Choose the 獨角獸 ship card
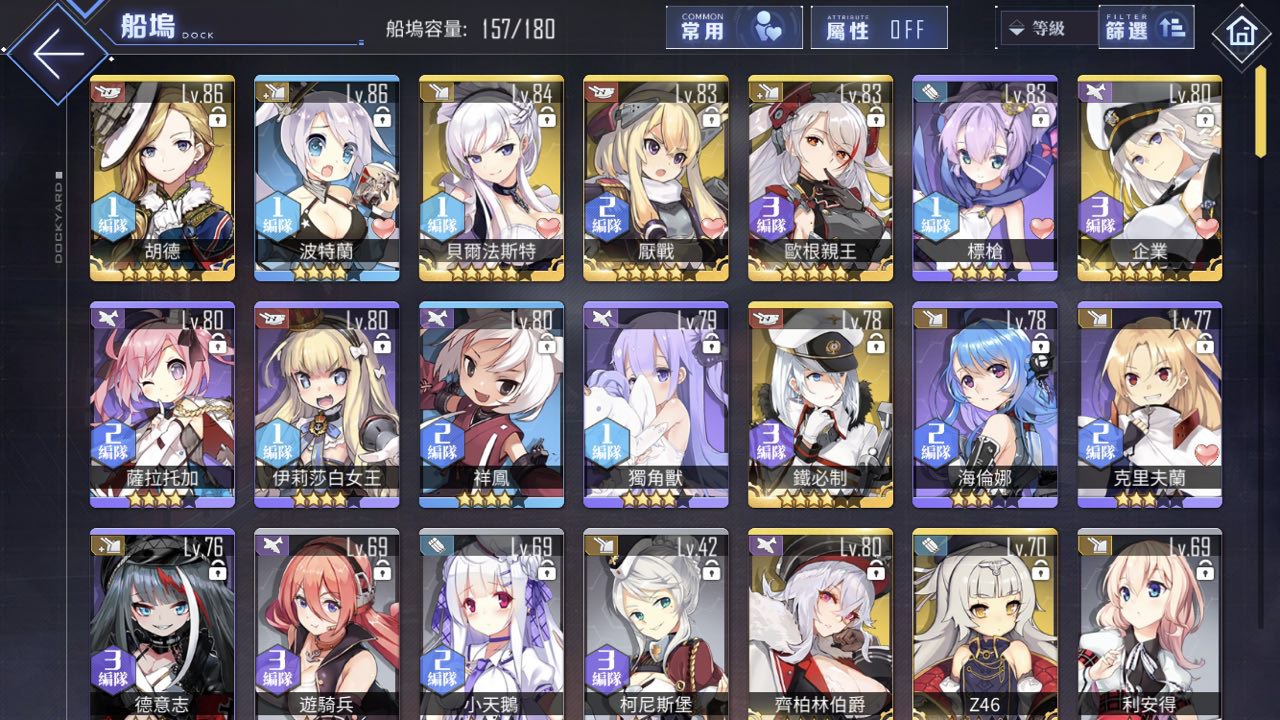1280x720 pixels. [x=655, y=404]
